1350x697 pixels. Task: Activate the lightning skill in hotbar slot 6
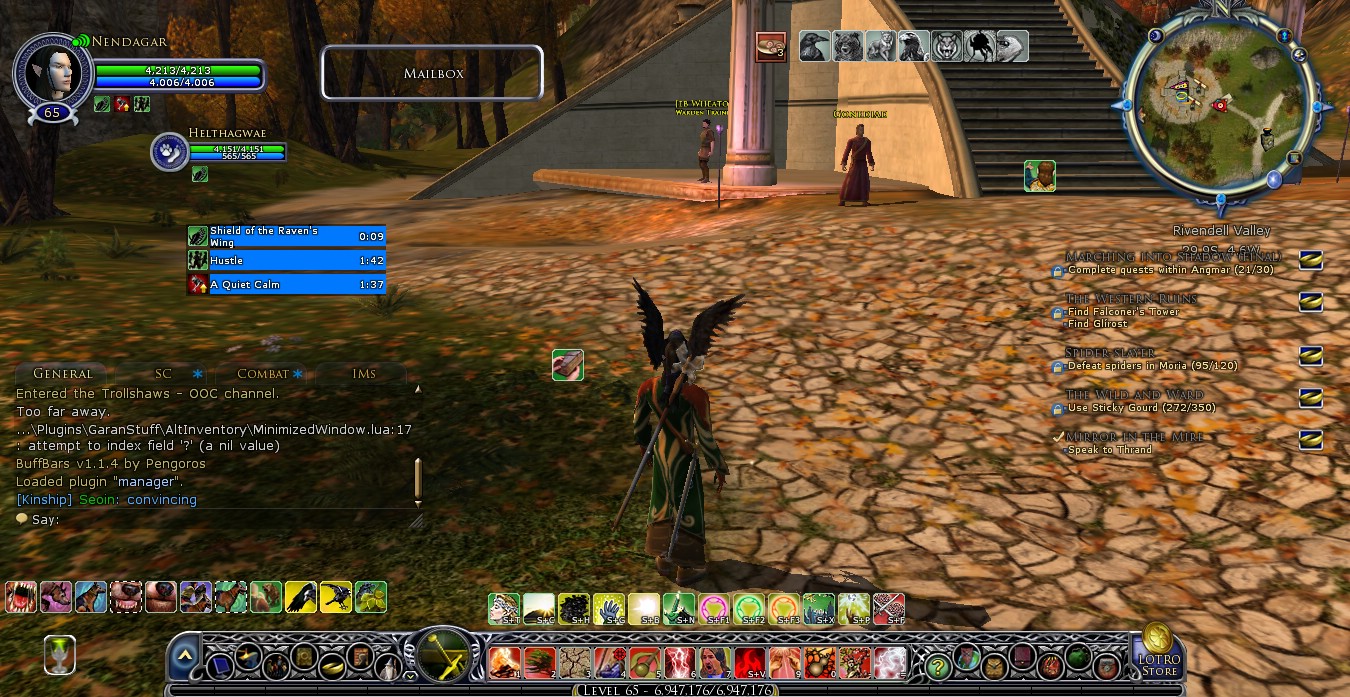click(x=680, y=662)
